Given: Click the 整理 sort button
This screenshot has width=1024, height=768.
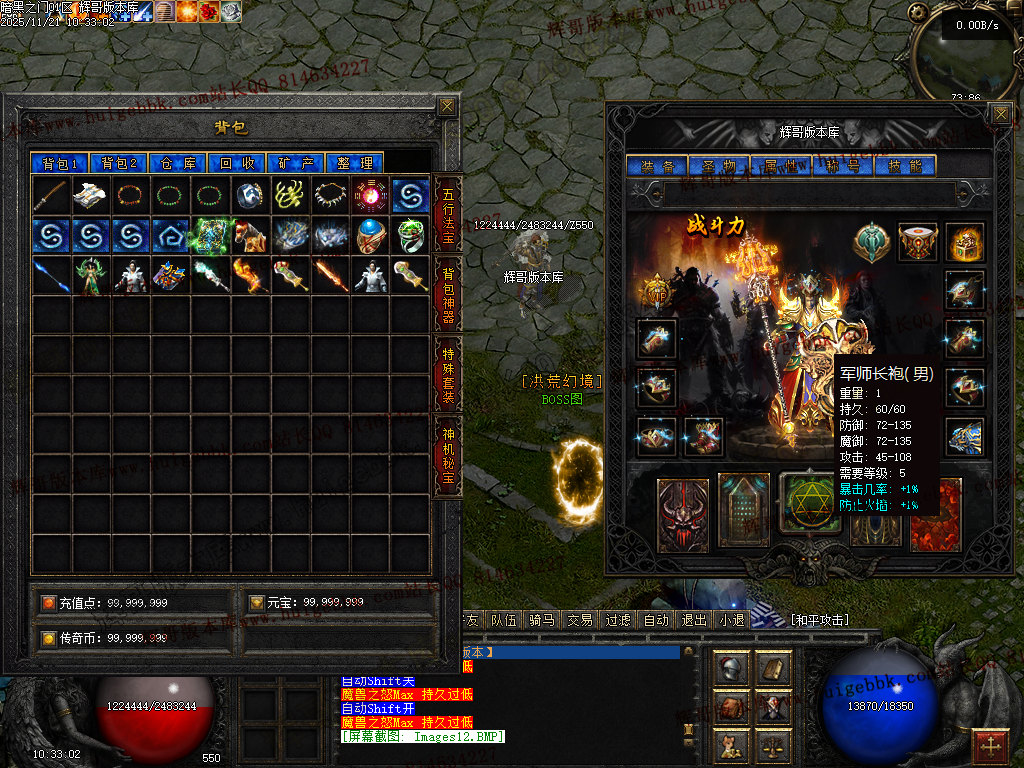Looking at the screenshot, I should (x=355, y=163).
